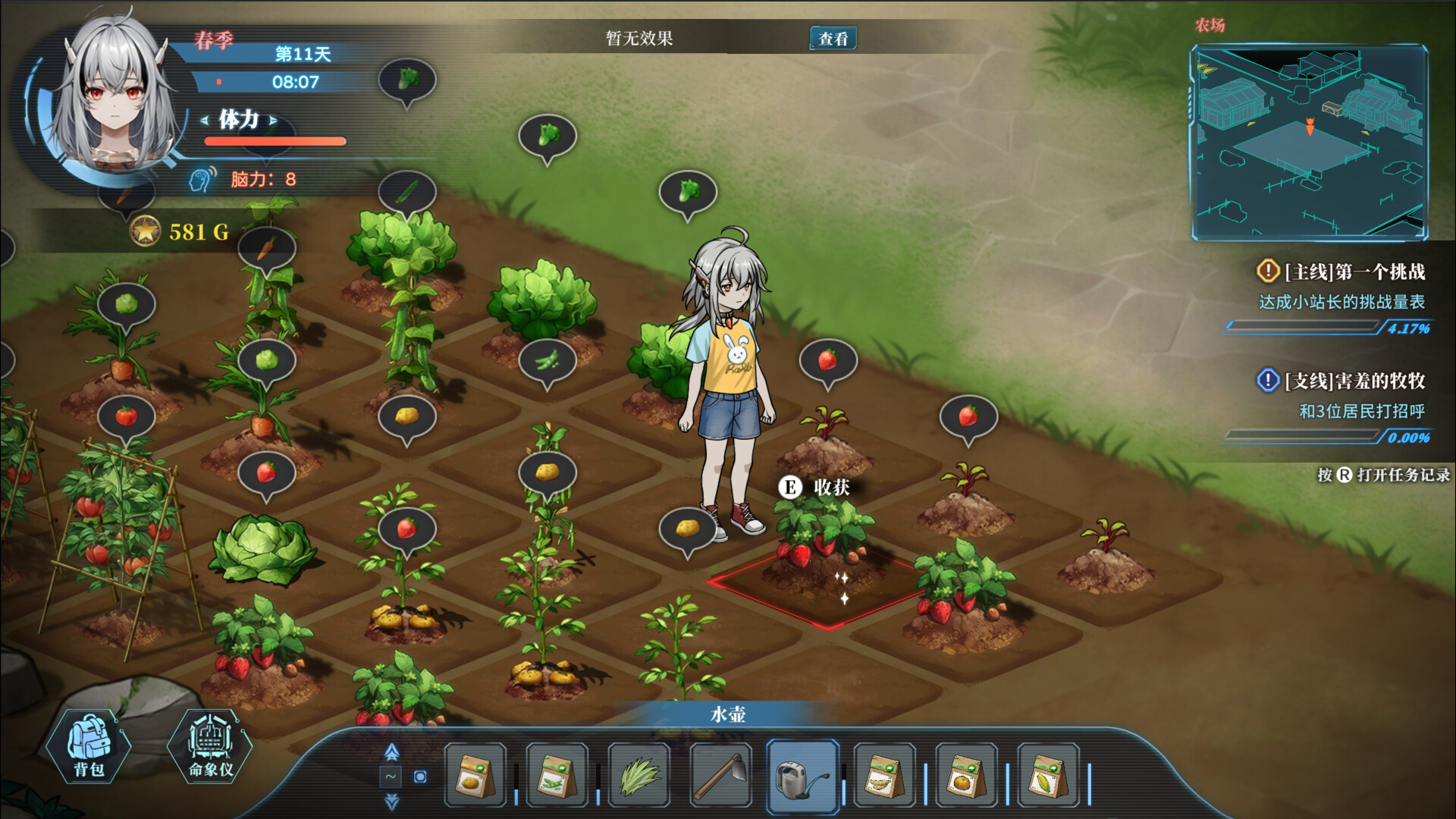Open the 命象仪 device menu
Viewport: 1456px width, 819px height.
[x=210, y=748]
